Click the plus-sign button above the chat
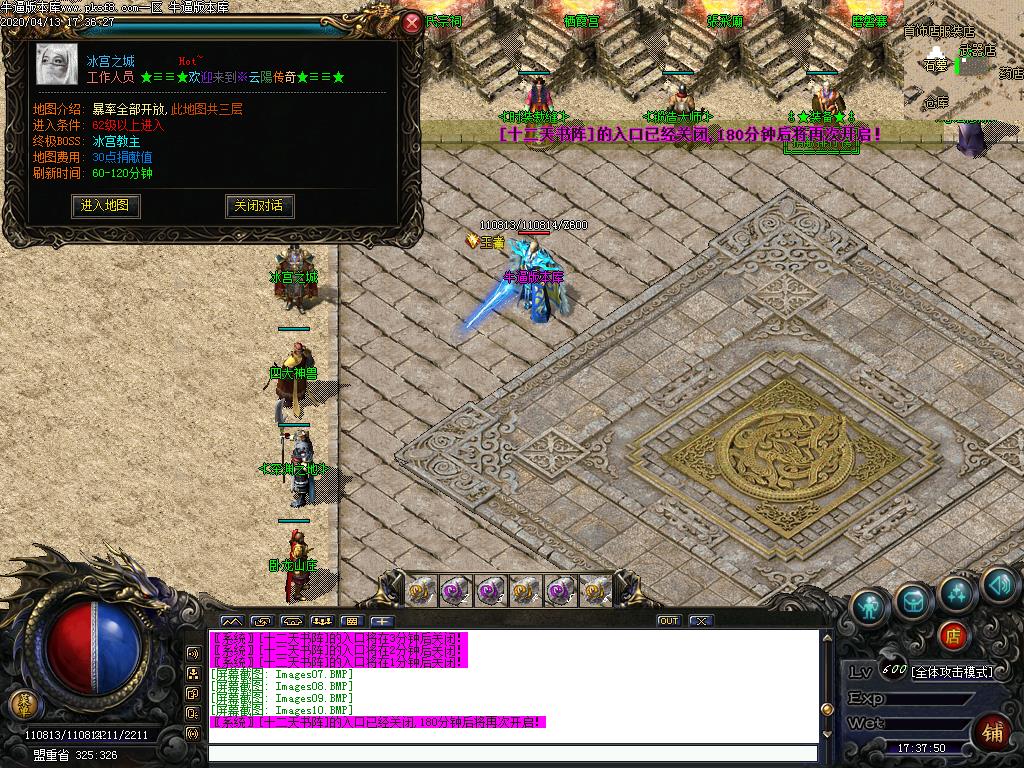The image size is (1024, 768). 382,621
